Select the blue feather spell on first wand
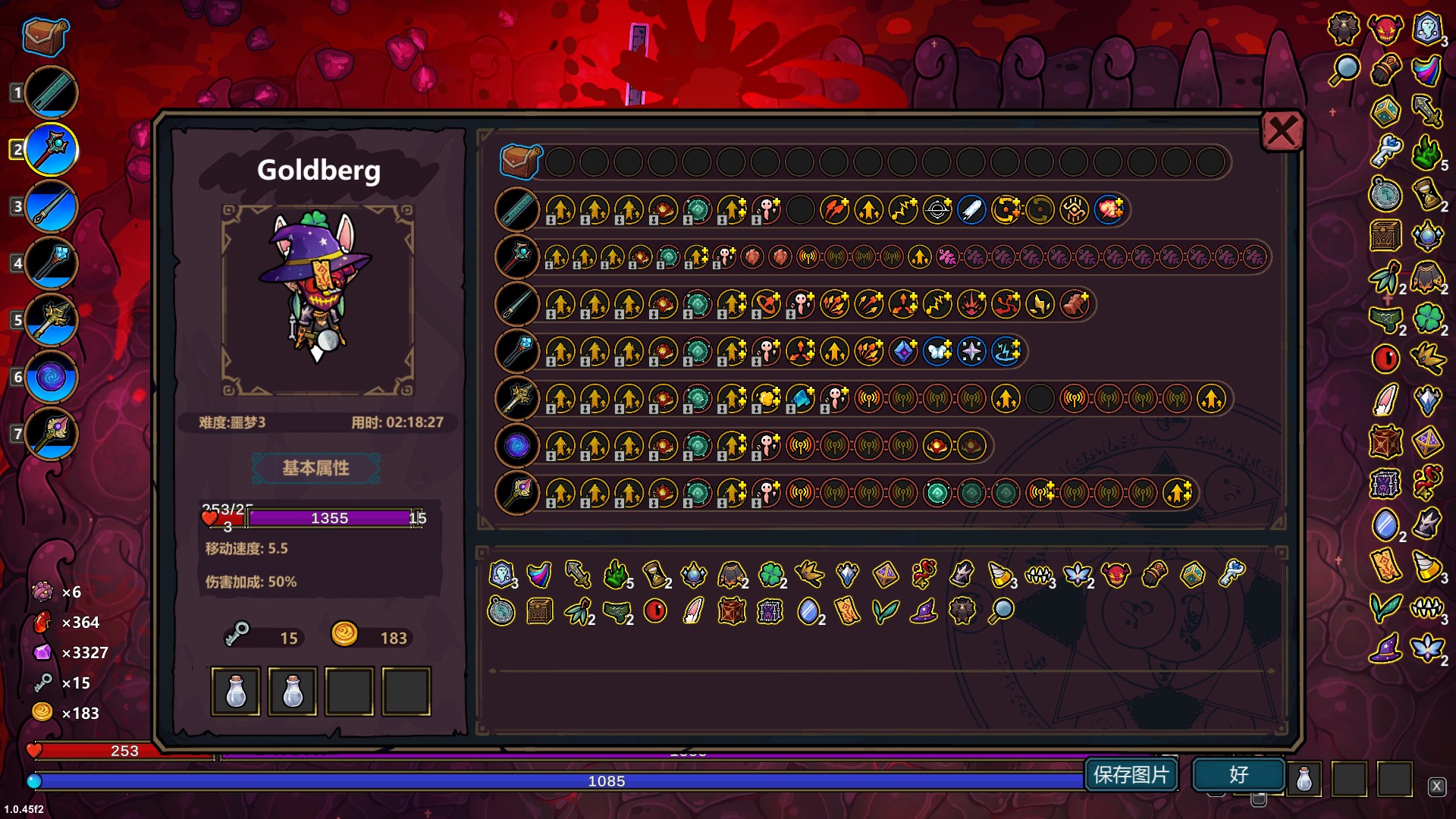Image resolution: width=1456 pixels, height=819 pixels. click(971, 209)
